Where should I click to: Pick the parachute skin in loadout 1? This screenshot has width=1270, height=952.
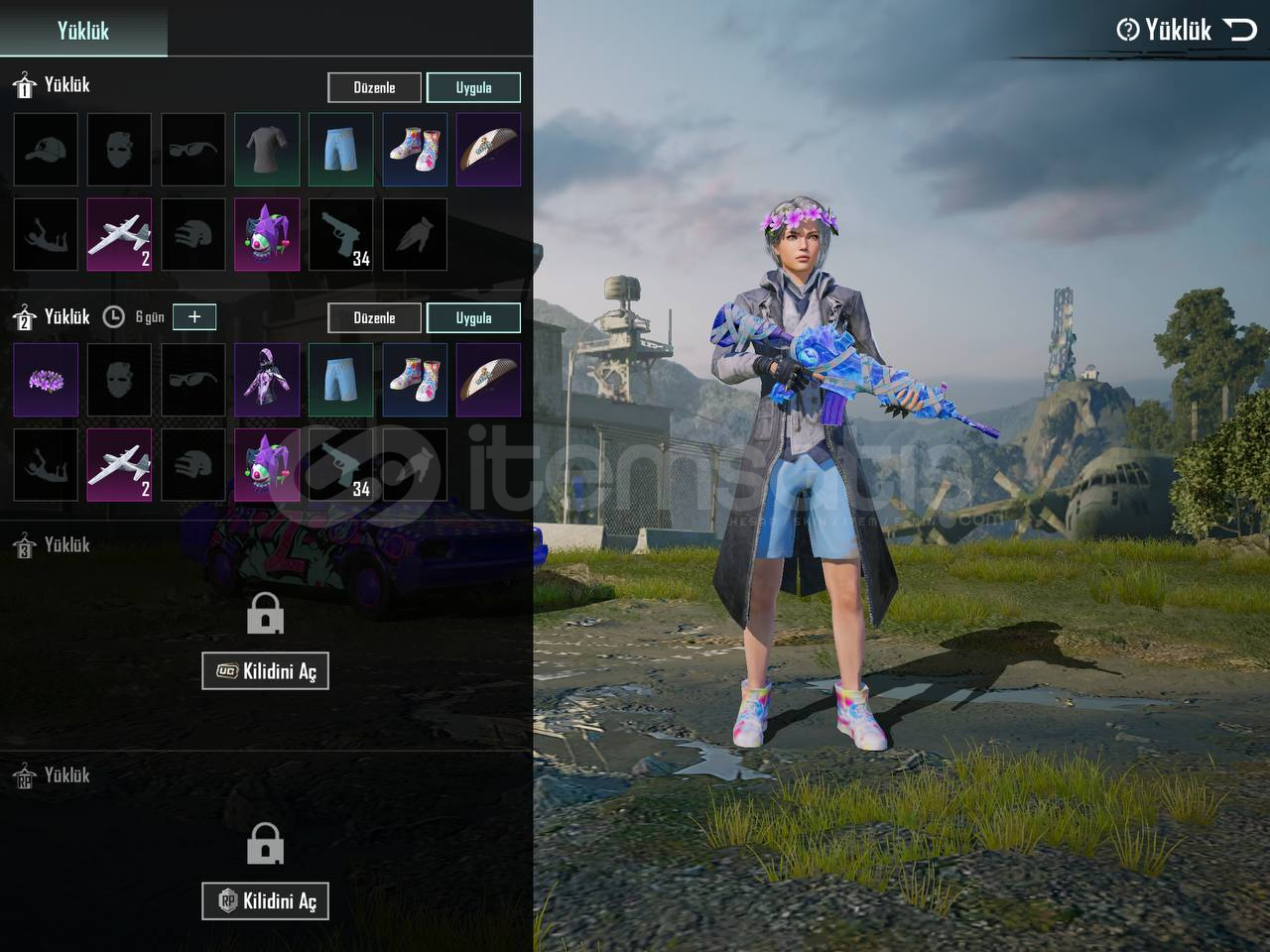click(x=488, y=150)
